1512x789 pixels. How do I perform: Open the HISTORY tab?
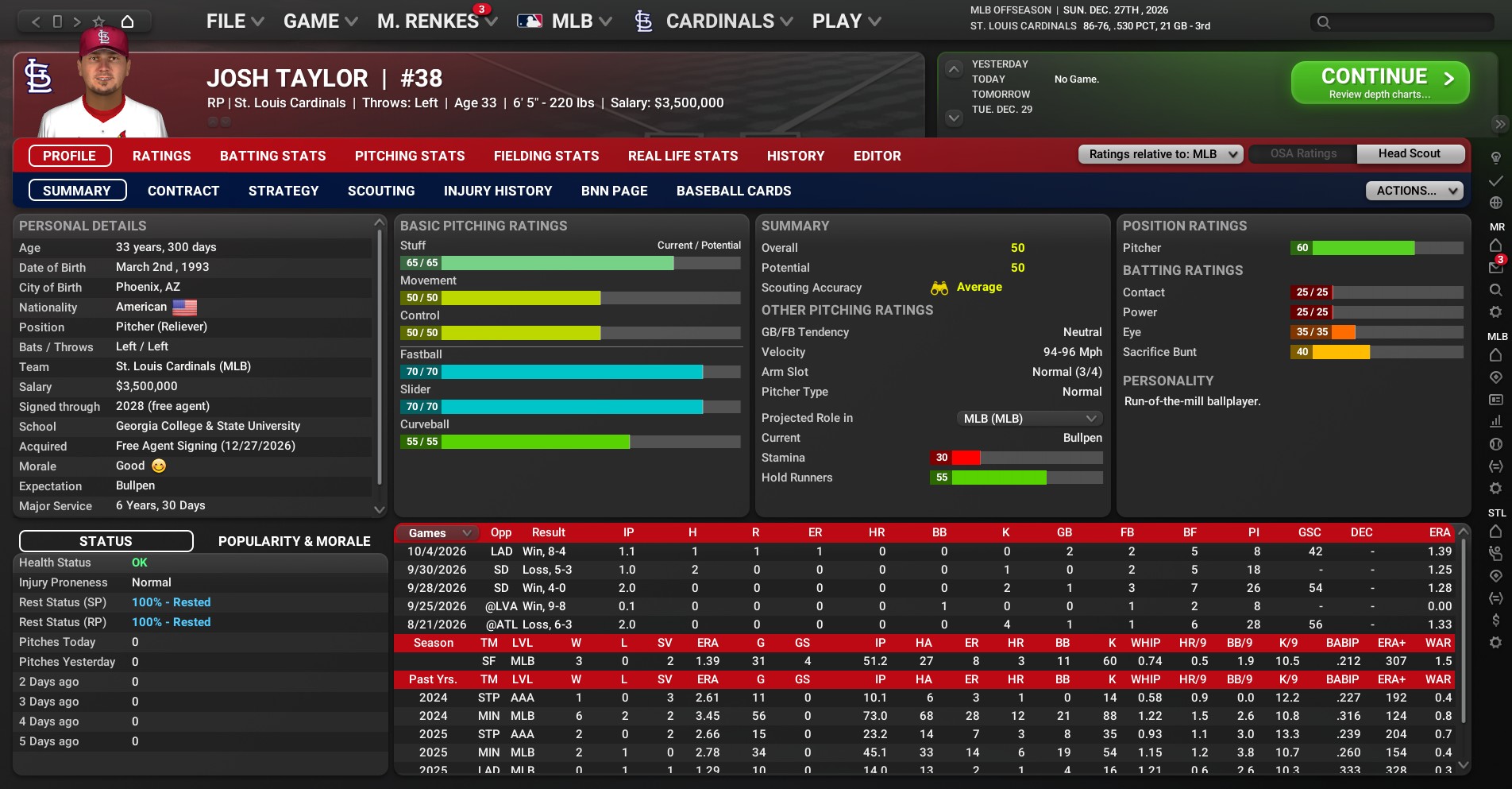(795, 156)
